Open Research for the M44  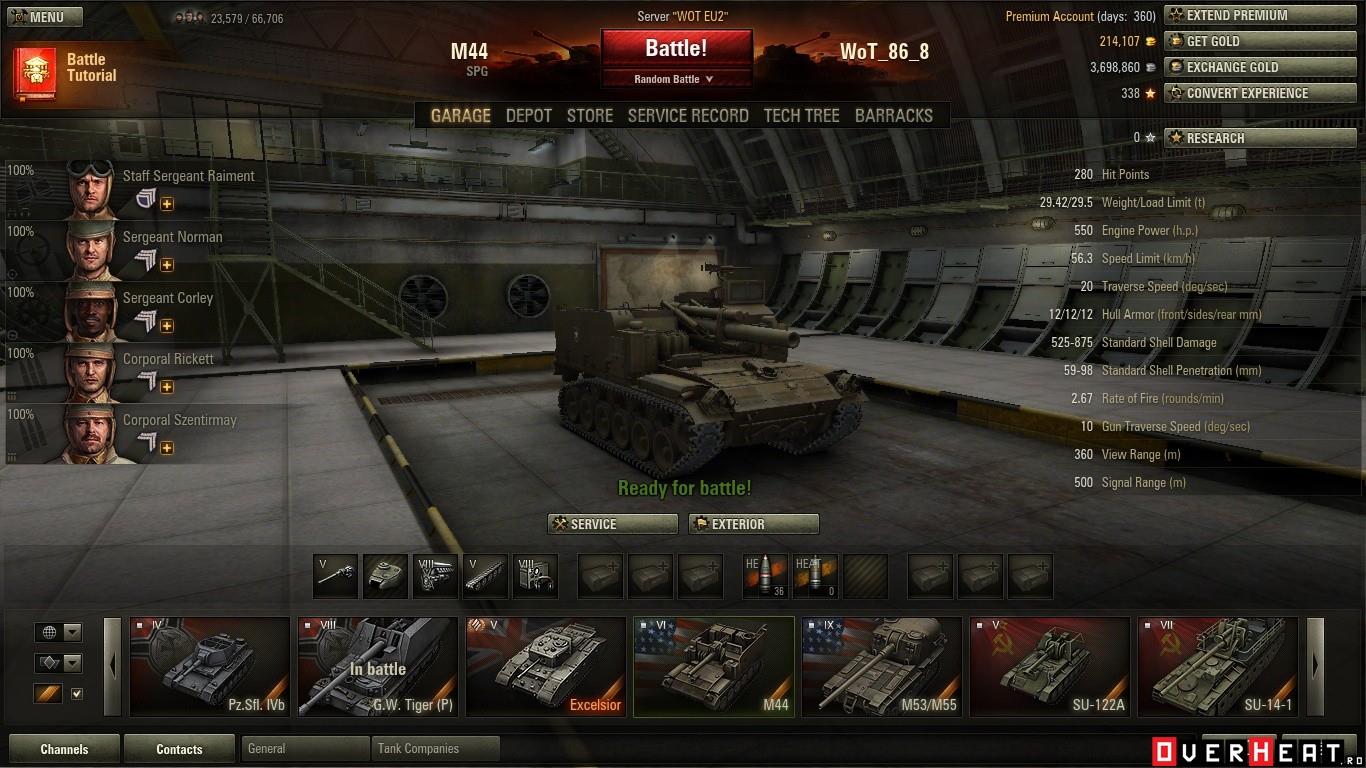pos(1237,138)
